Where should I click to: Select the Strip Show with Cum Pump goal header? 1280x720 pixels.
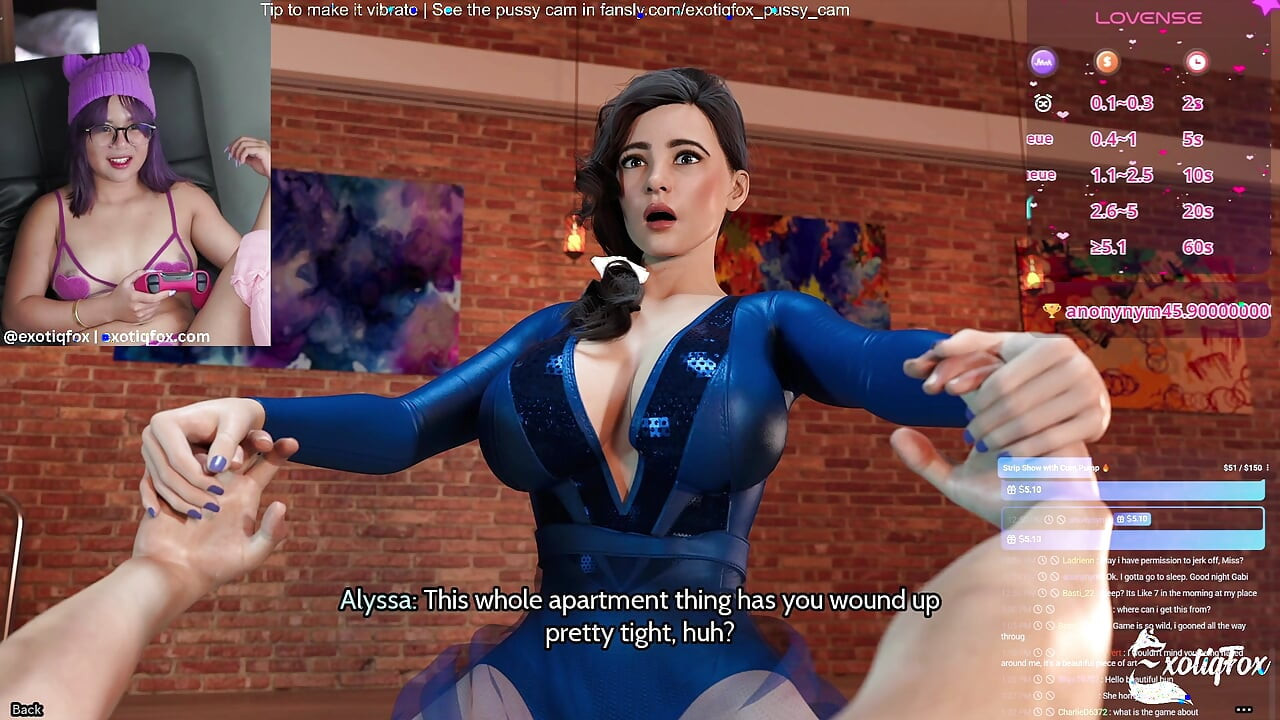point(1050,467)
